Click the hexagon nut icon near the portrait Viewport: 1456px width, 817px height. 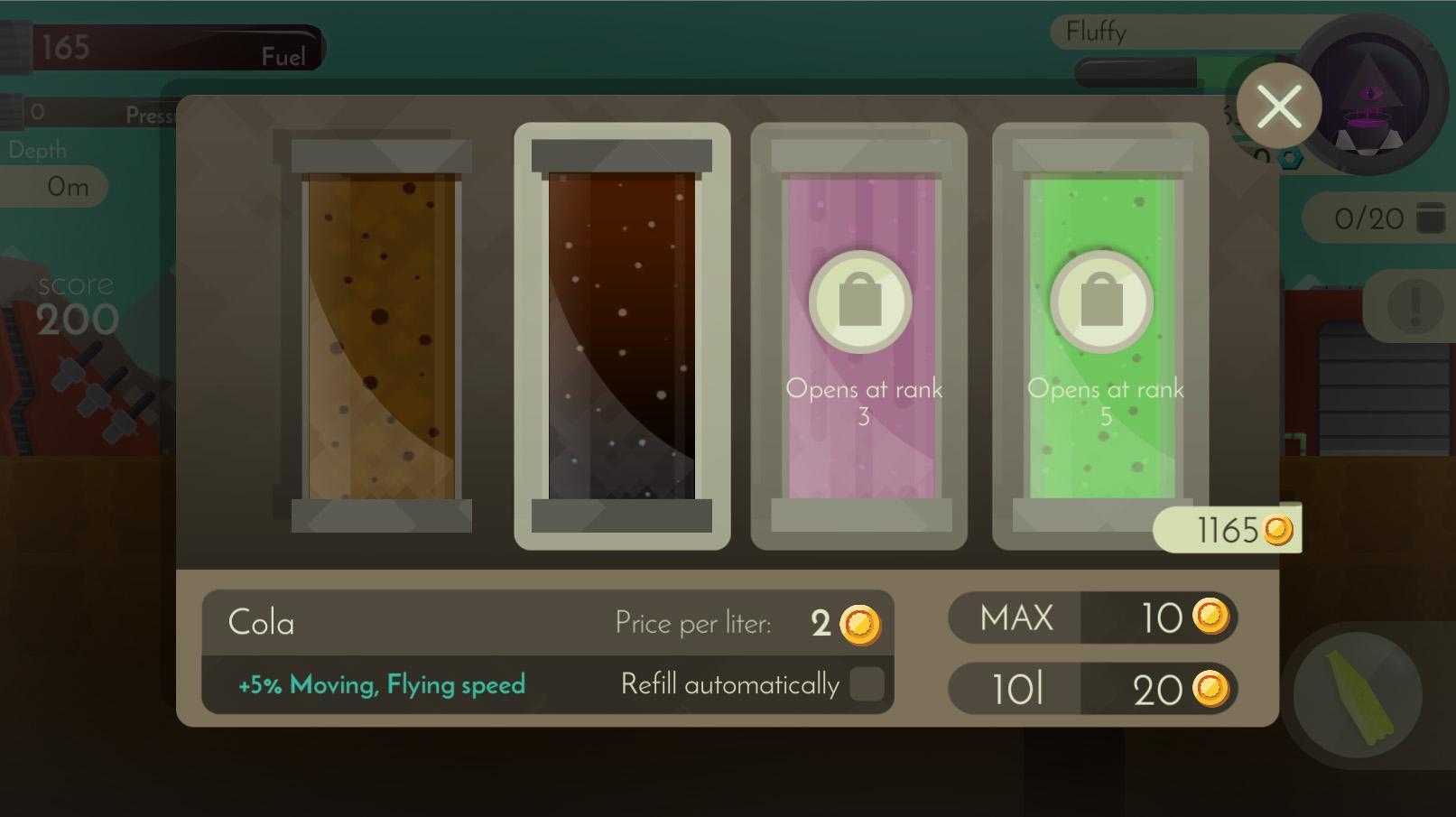pyautogui.click(x=1291, y=157)
